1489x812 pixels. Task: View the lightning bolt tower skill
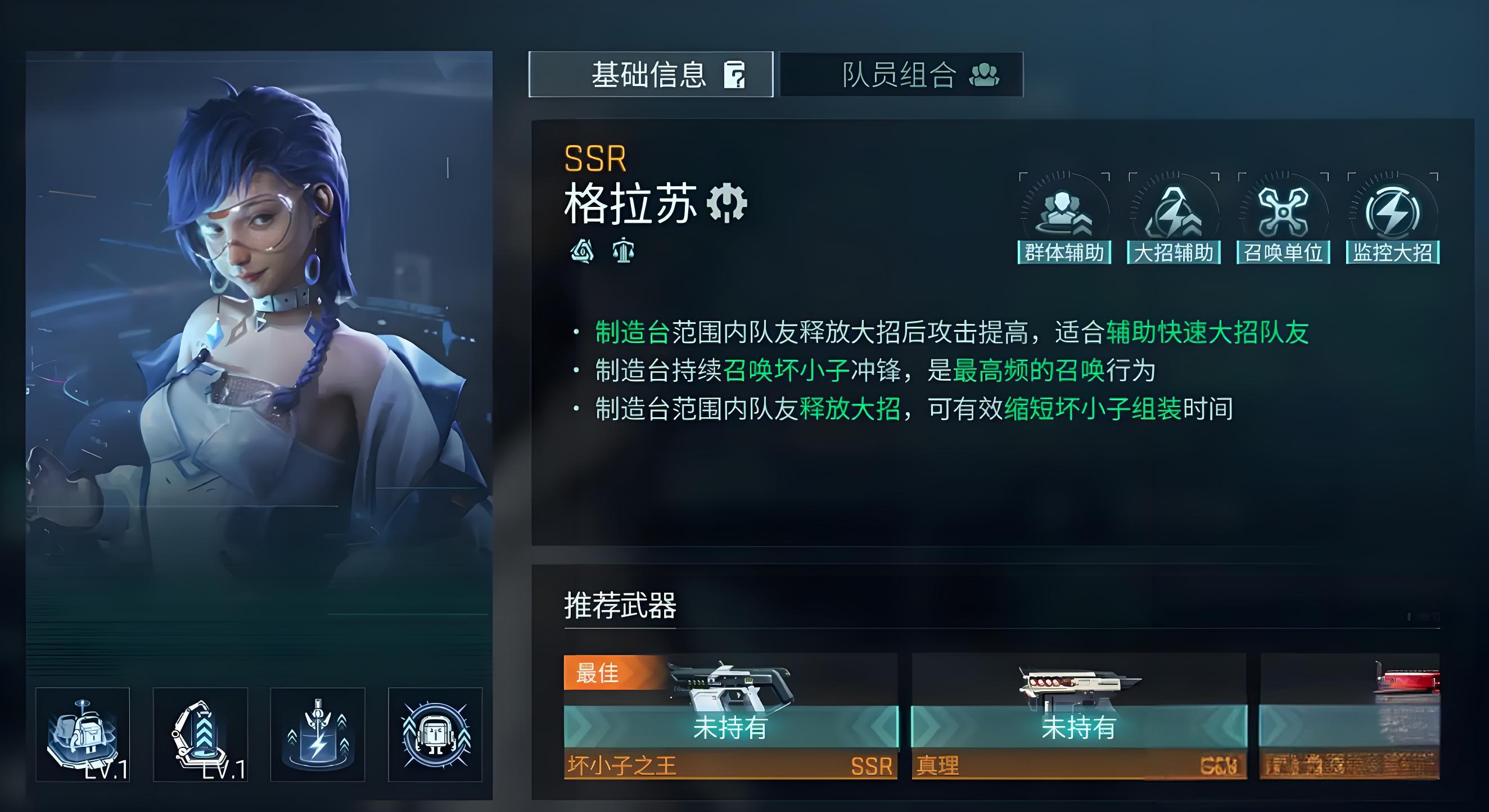click(317, 734)
